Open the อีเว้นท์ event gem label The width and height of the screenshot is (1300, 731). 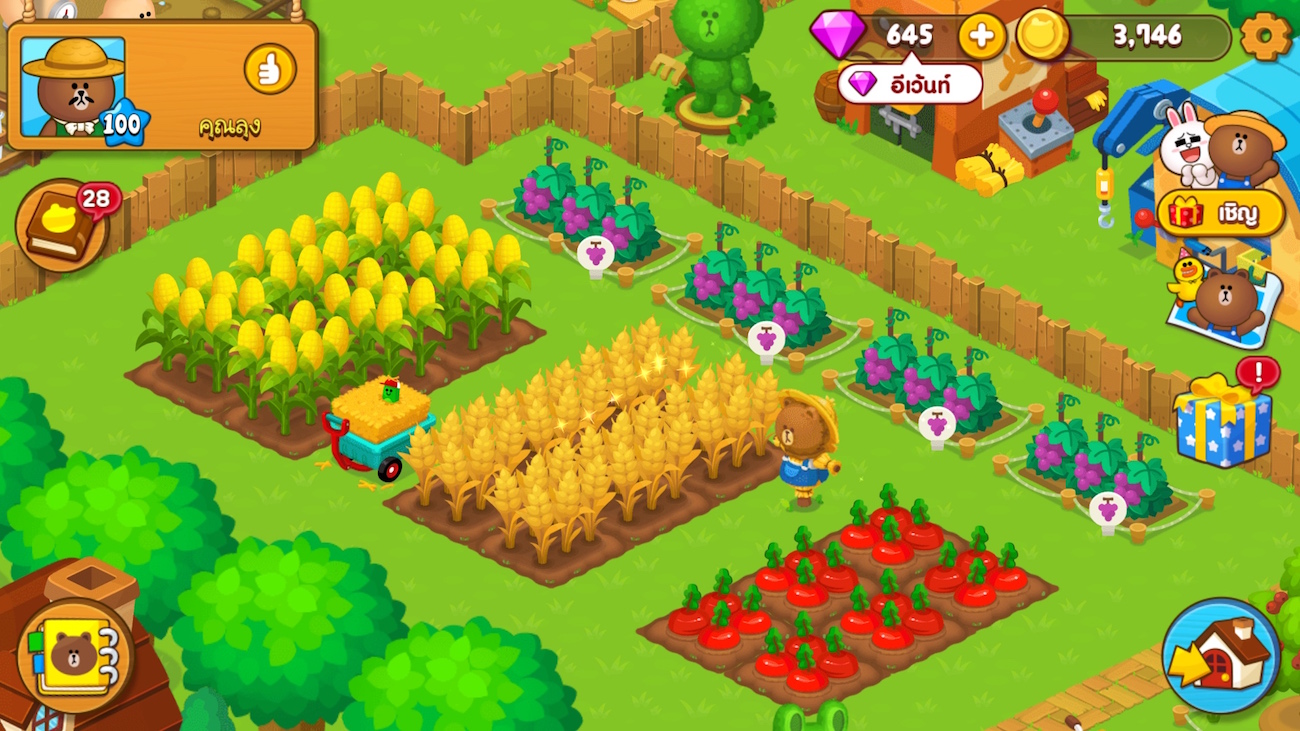point(909,84)
